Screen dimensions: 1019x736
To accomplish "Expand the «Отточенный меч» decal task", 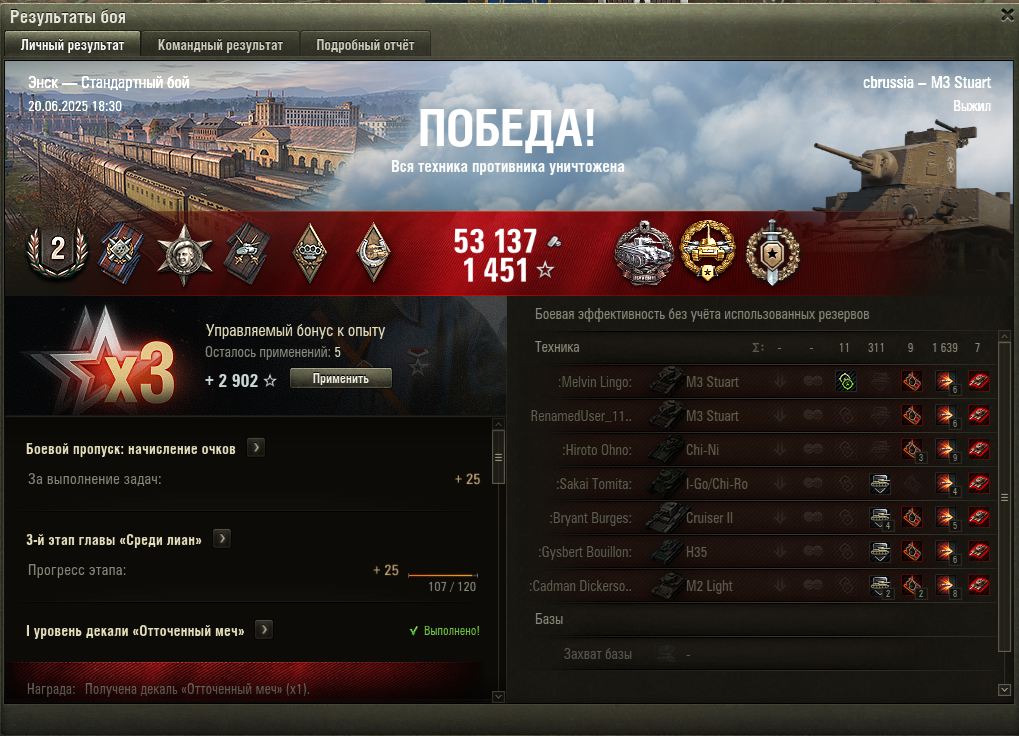I will point(264,630).
